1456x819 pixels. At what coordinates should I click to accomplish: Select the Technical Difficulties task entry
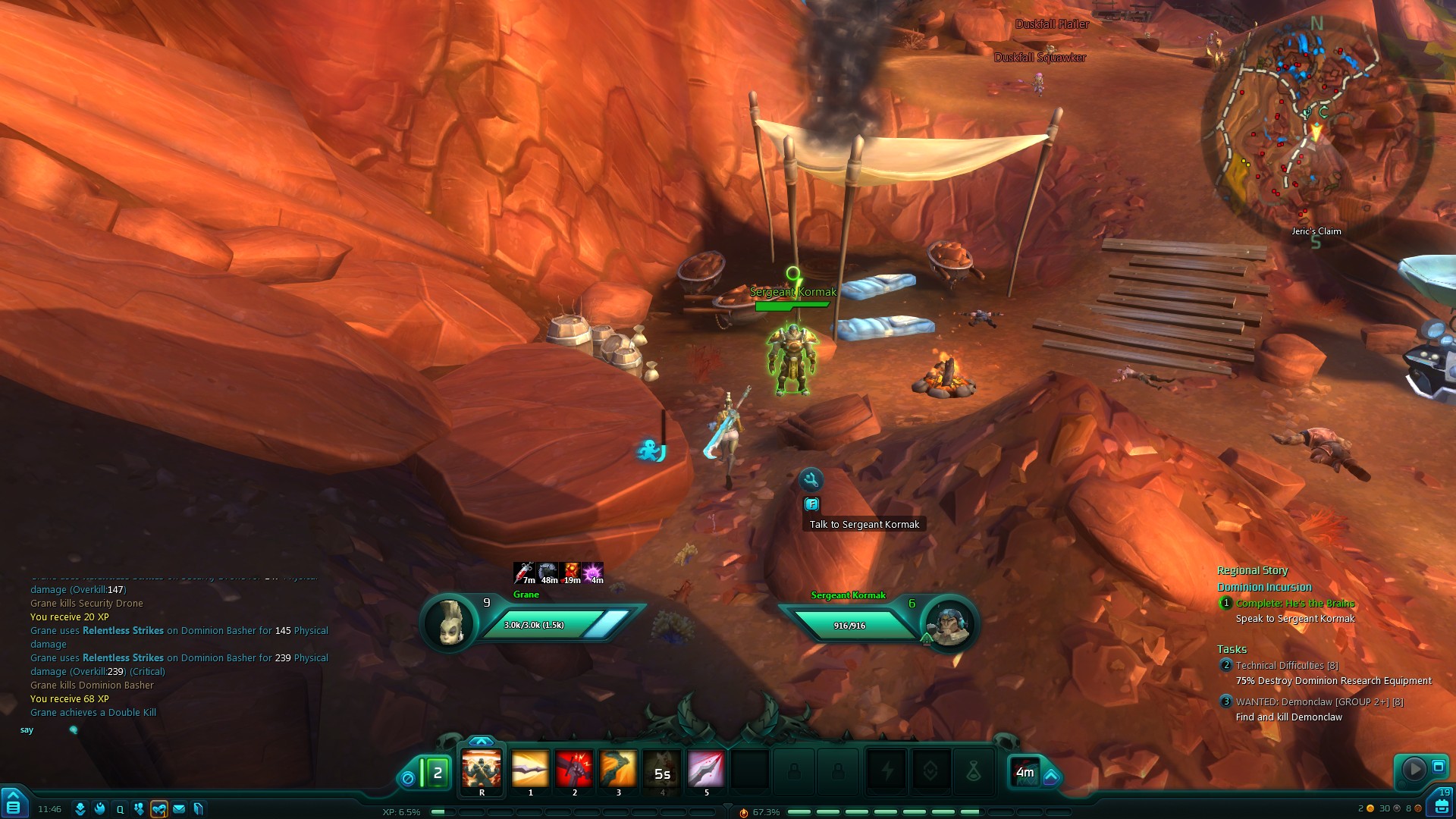coord(1286,666)
